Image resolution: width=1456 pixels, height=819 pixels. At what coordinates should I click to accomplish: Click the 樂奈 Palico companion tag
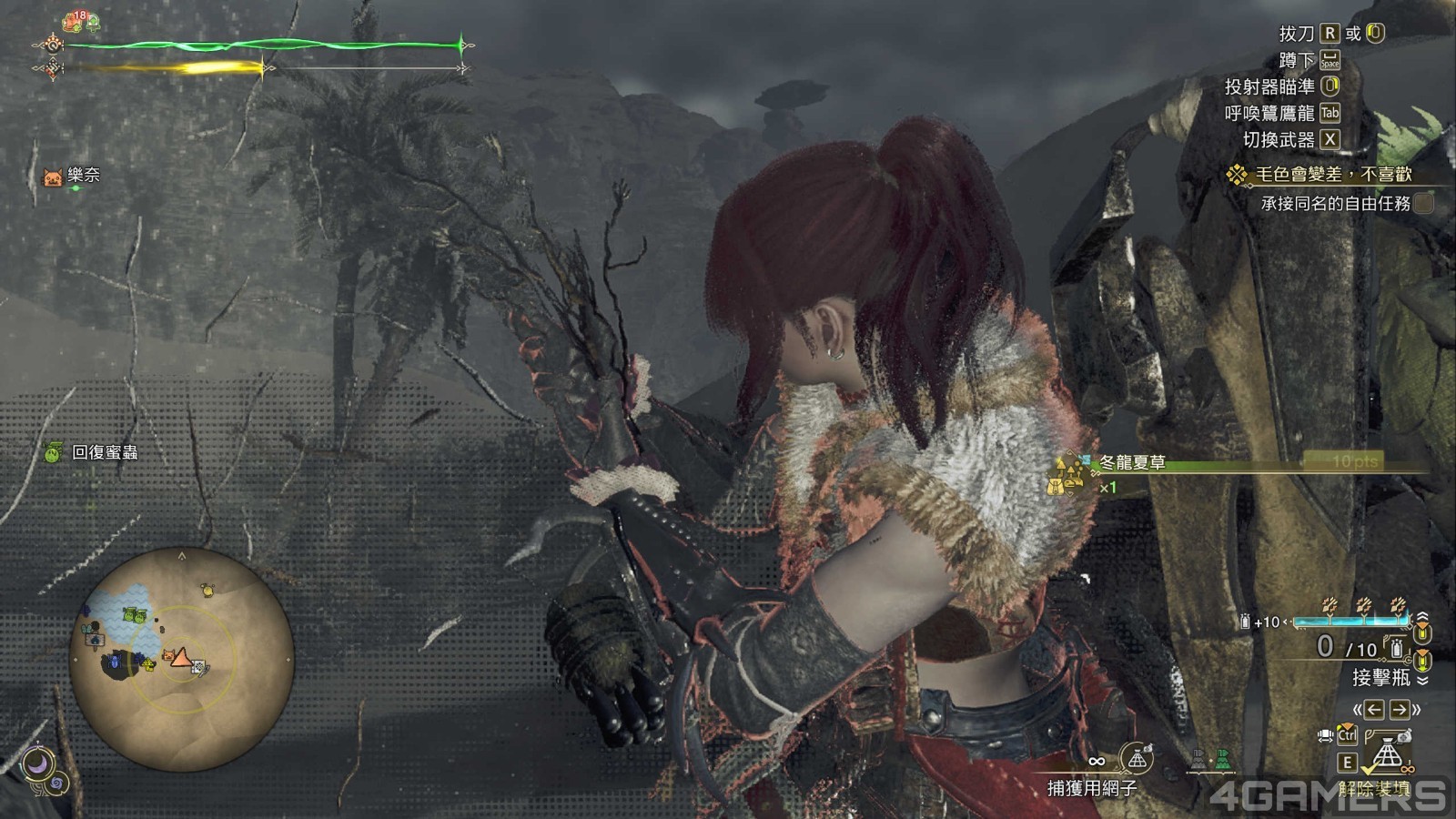click(83, 175)
